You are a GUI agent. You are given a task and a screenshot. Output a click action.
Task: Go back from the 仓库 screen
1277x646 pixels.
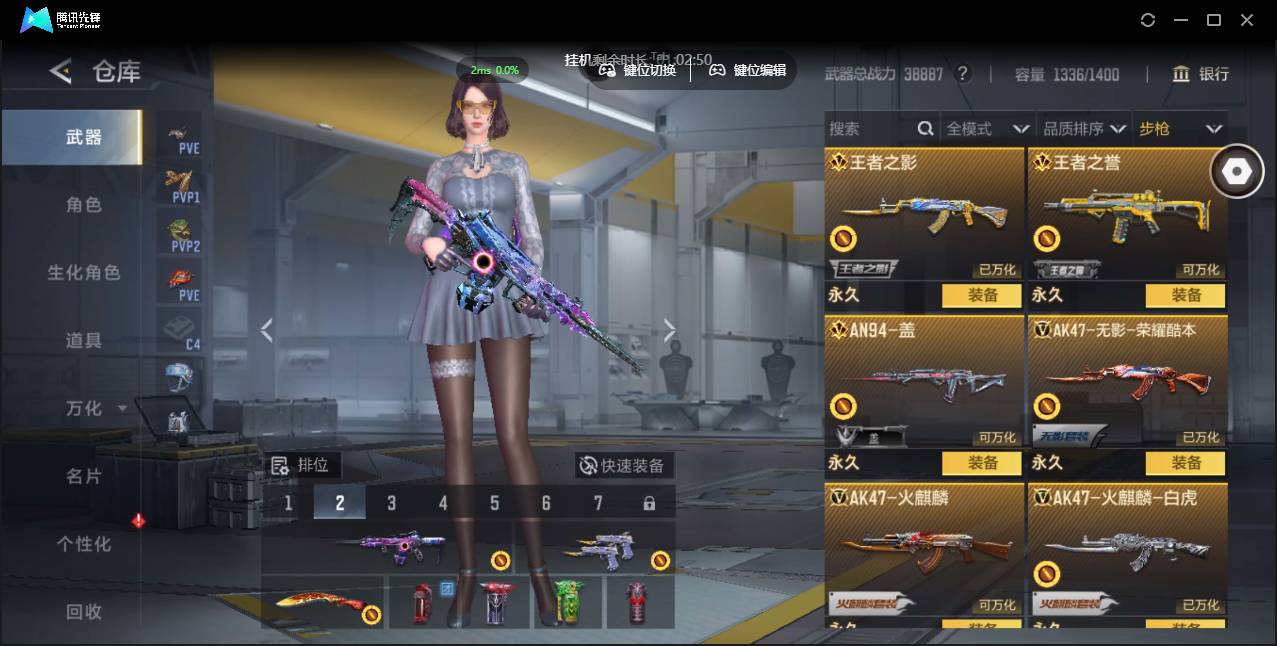coord(61,71)
